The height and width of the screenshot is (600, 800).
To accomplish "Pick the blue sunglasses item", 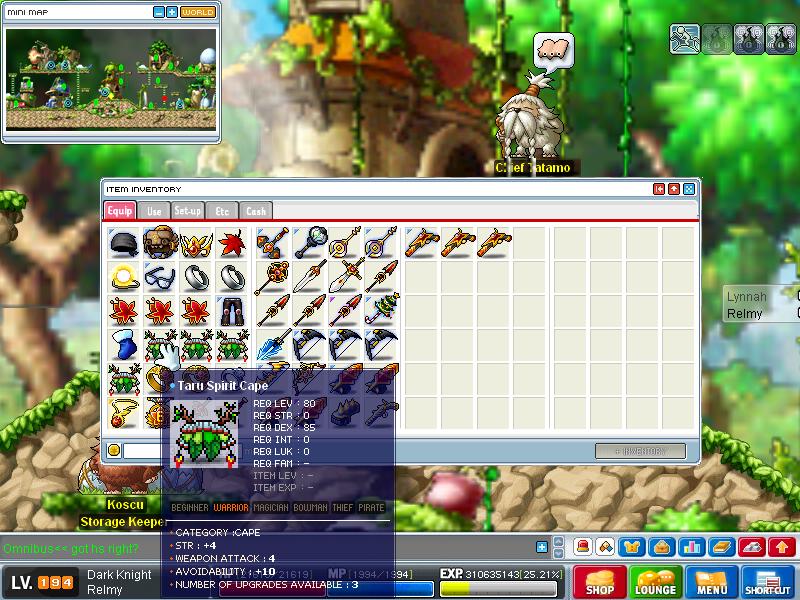I will click(x=159, y=277).
